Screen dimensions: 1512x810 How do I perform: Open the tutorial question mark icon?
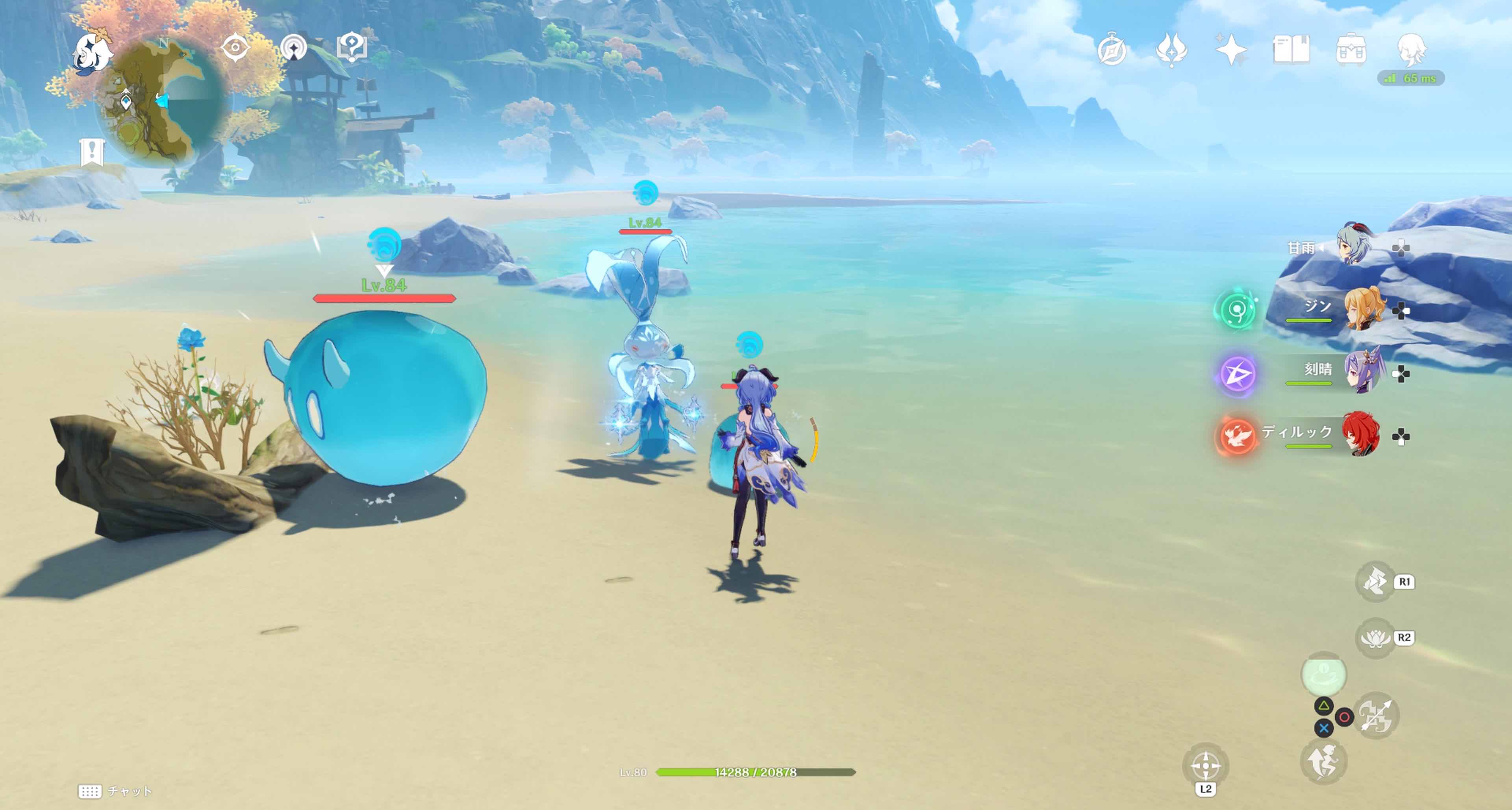[352, 48]
